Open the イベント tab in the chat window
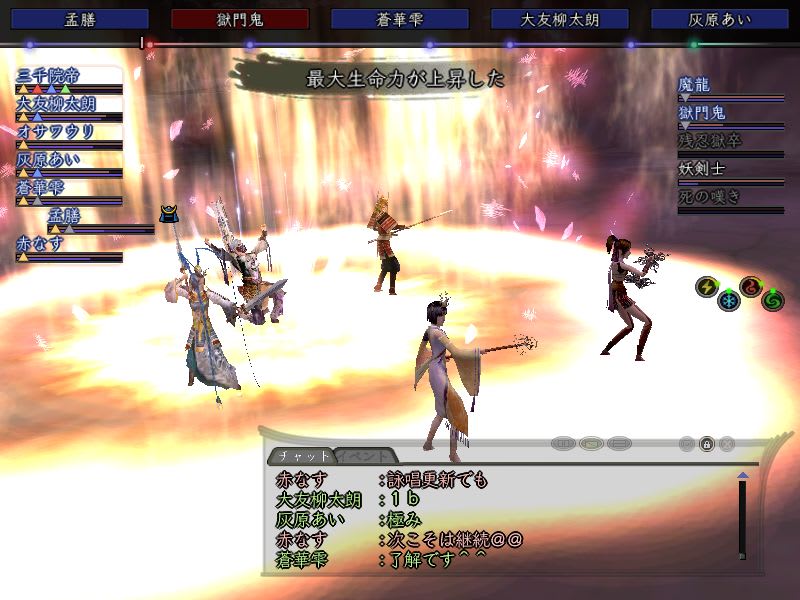Viewport: 800px width, 600px height. 365,455
